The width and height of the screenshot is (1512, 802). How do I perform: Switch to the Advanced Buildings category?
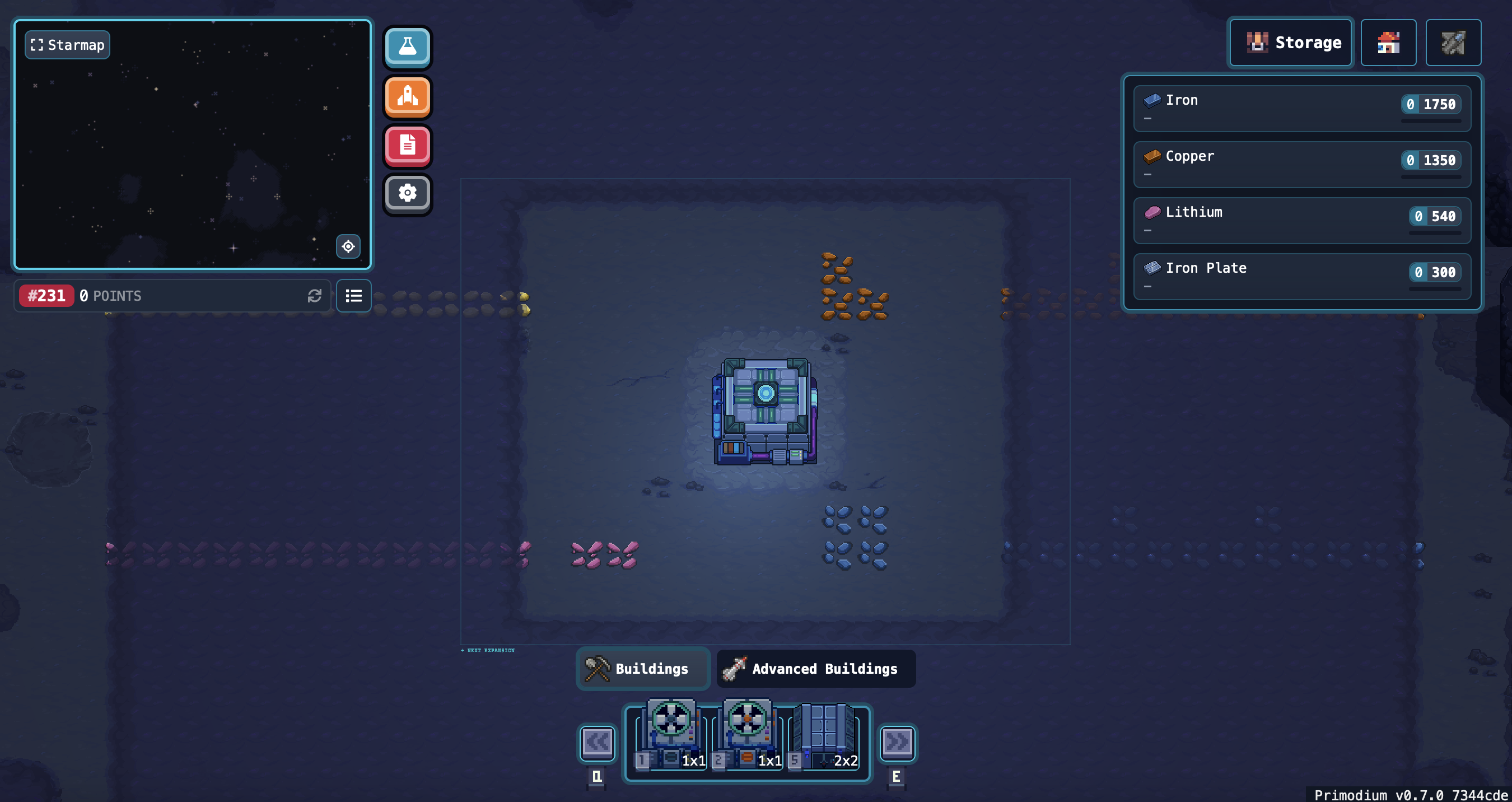point(815,669)
